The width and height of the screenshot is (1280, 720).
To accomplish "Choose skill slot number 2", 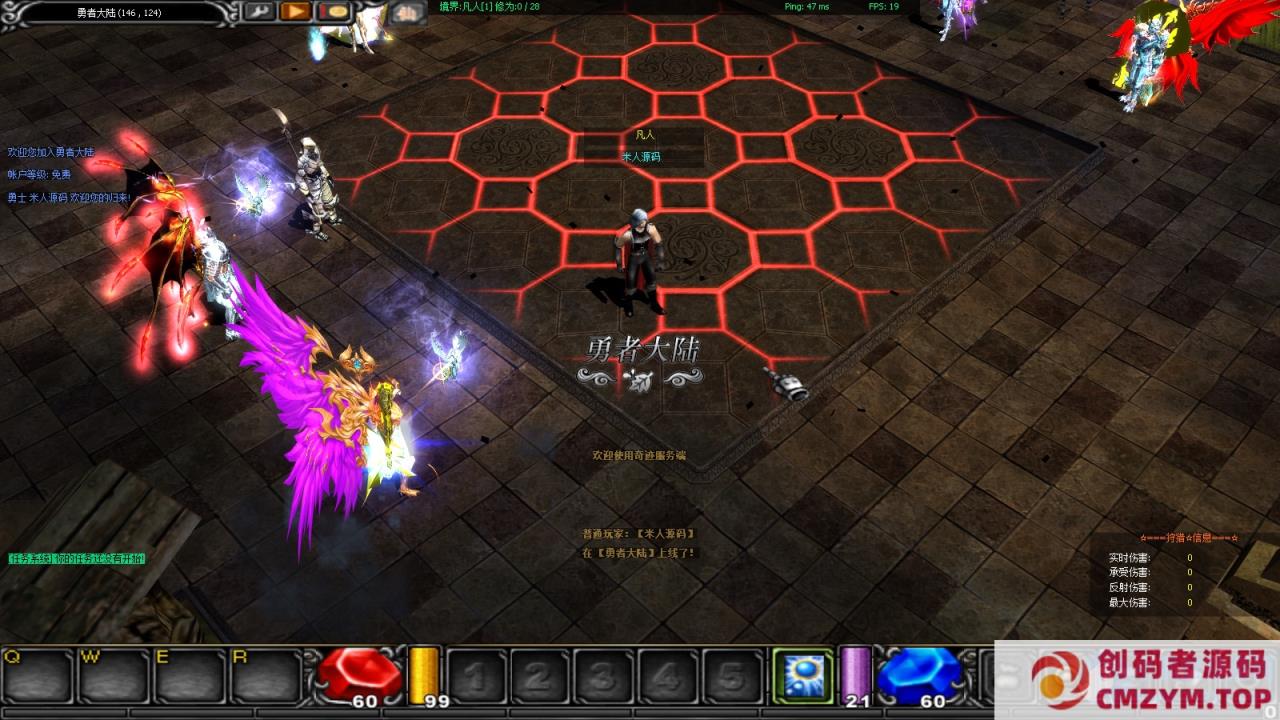I will point(539,677).
